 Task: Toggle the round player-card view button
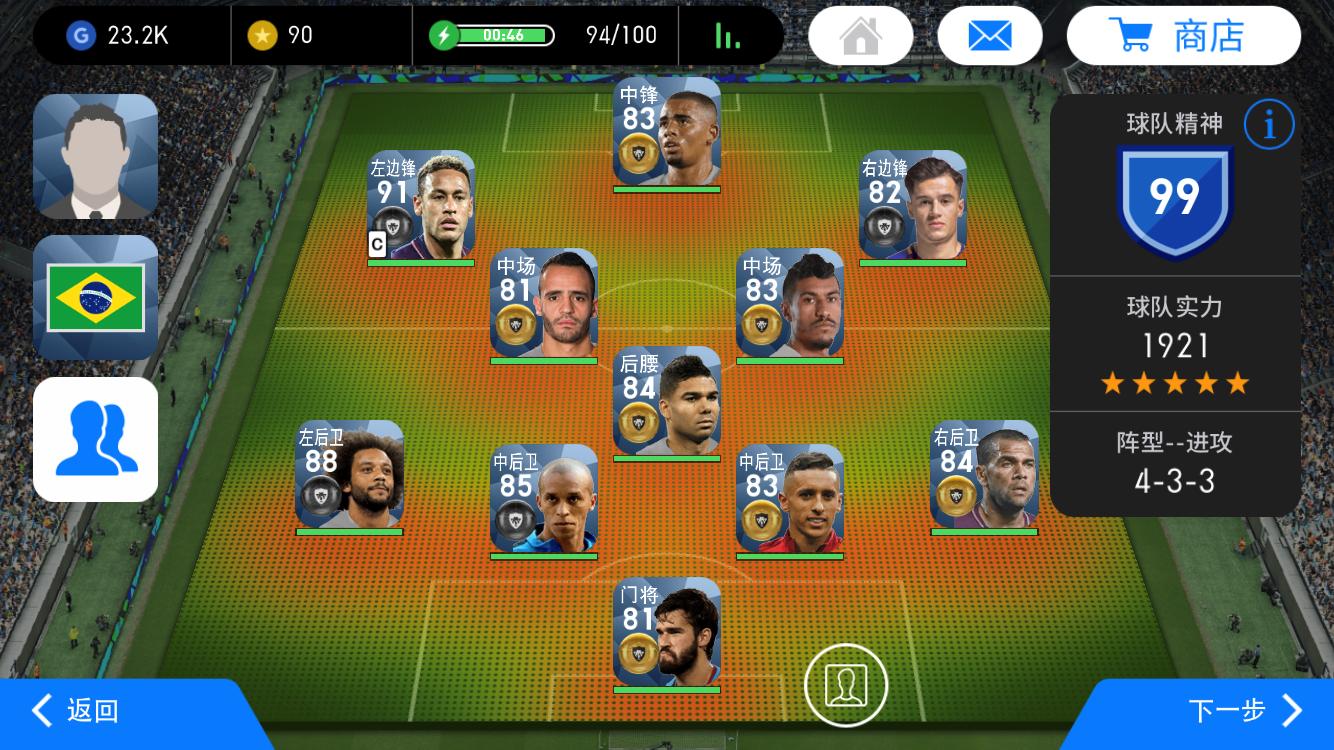(x=846, y=684)
